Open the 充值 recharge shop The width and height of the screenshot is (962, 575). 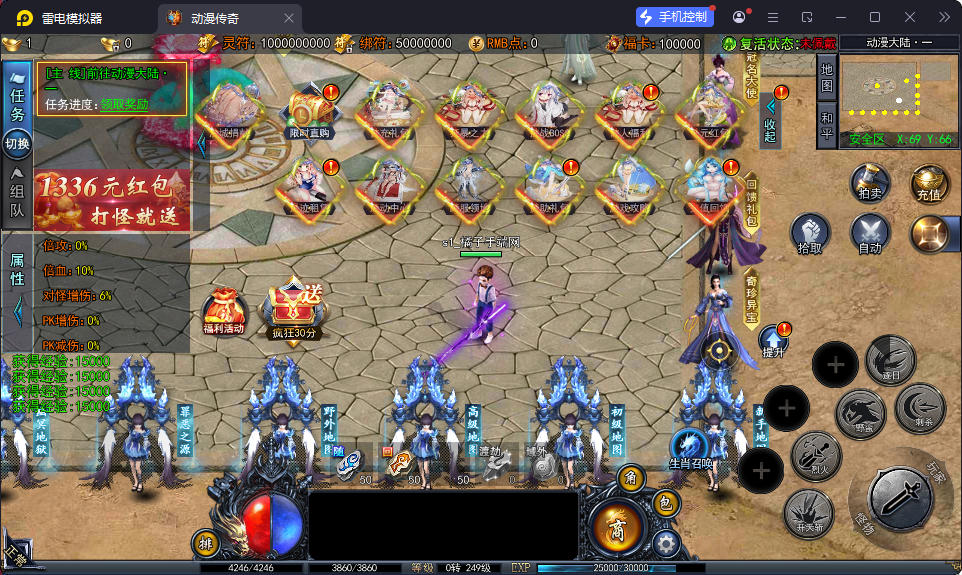coord(928,185)
